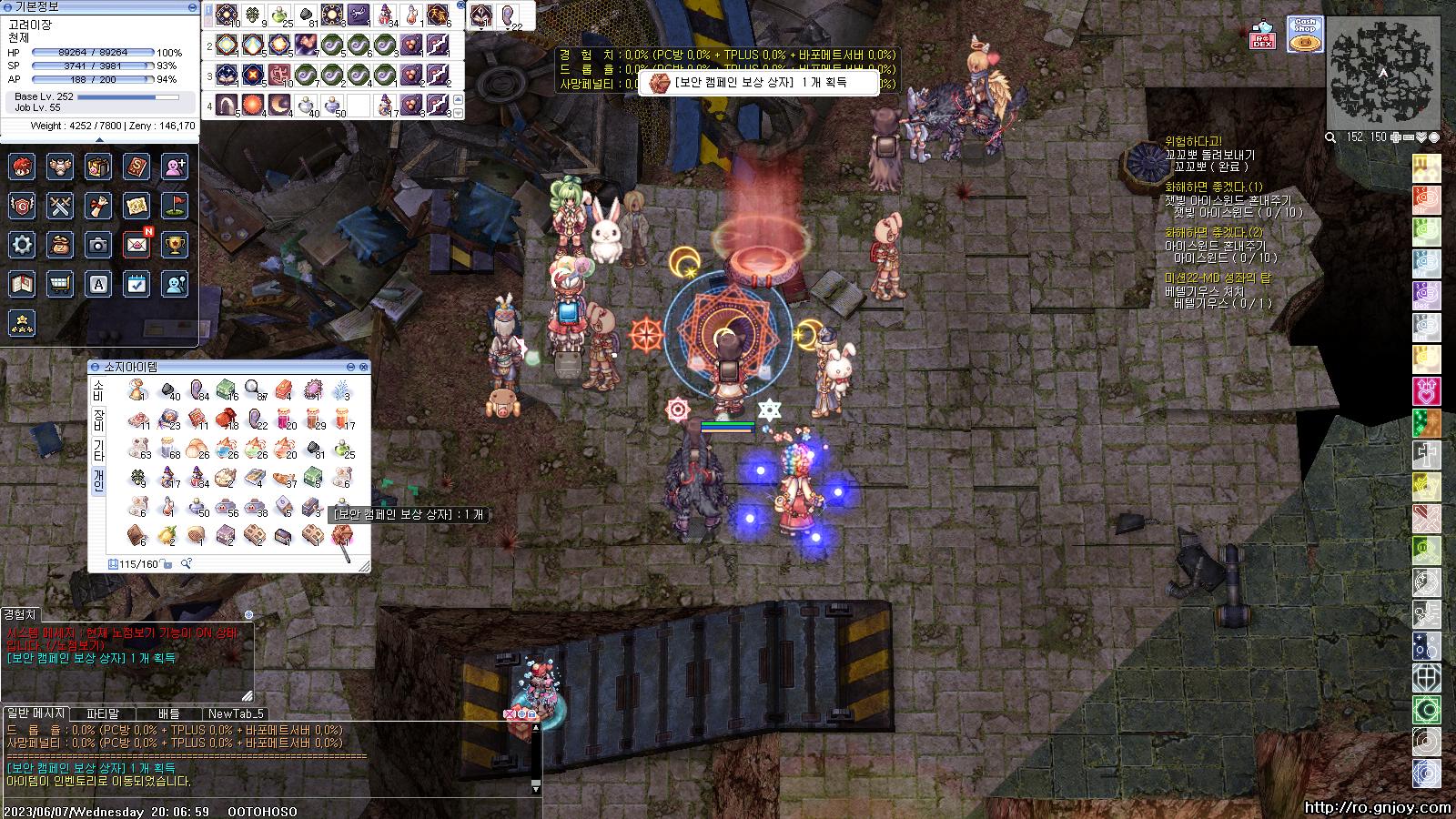Screen dimensions: 1456x819
Task: Close the inventory window
Action: click(x=364, y=367)
